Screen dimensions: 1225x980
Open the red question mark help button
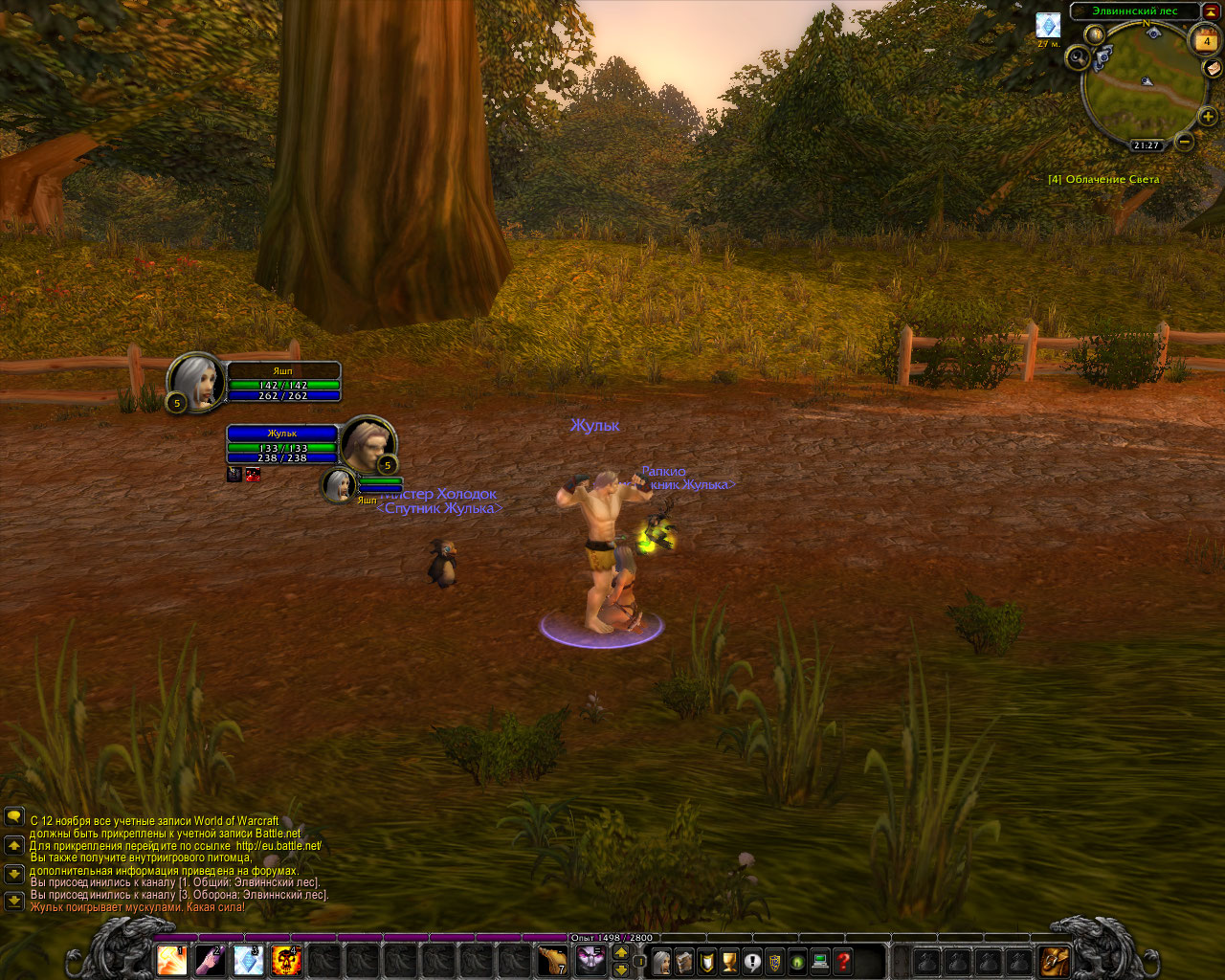tap(843, 961)
